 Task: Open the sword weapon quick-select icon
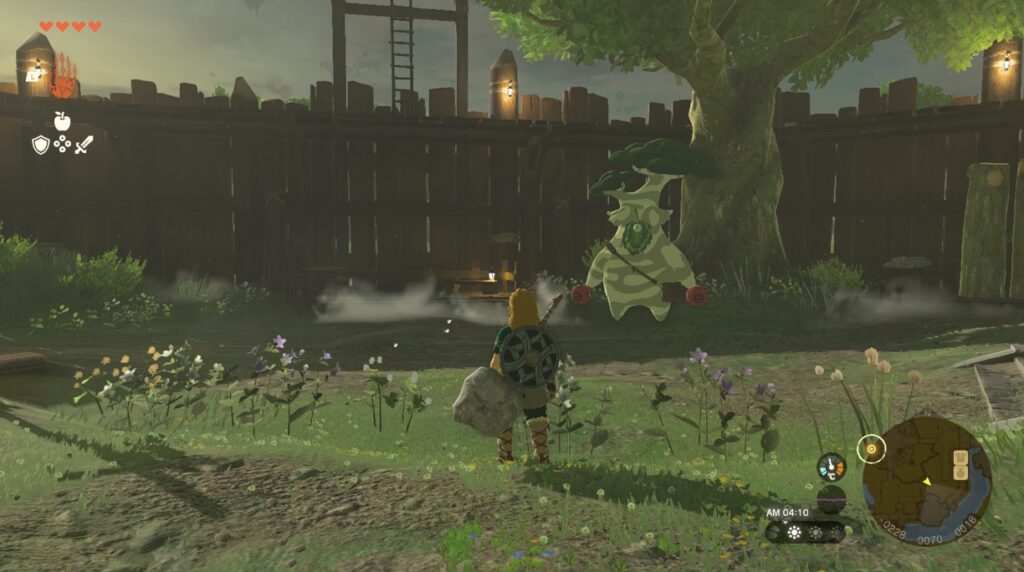click(83, 145)
